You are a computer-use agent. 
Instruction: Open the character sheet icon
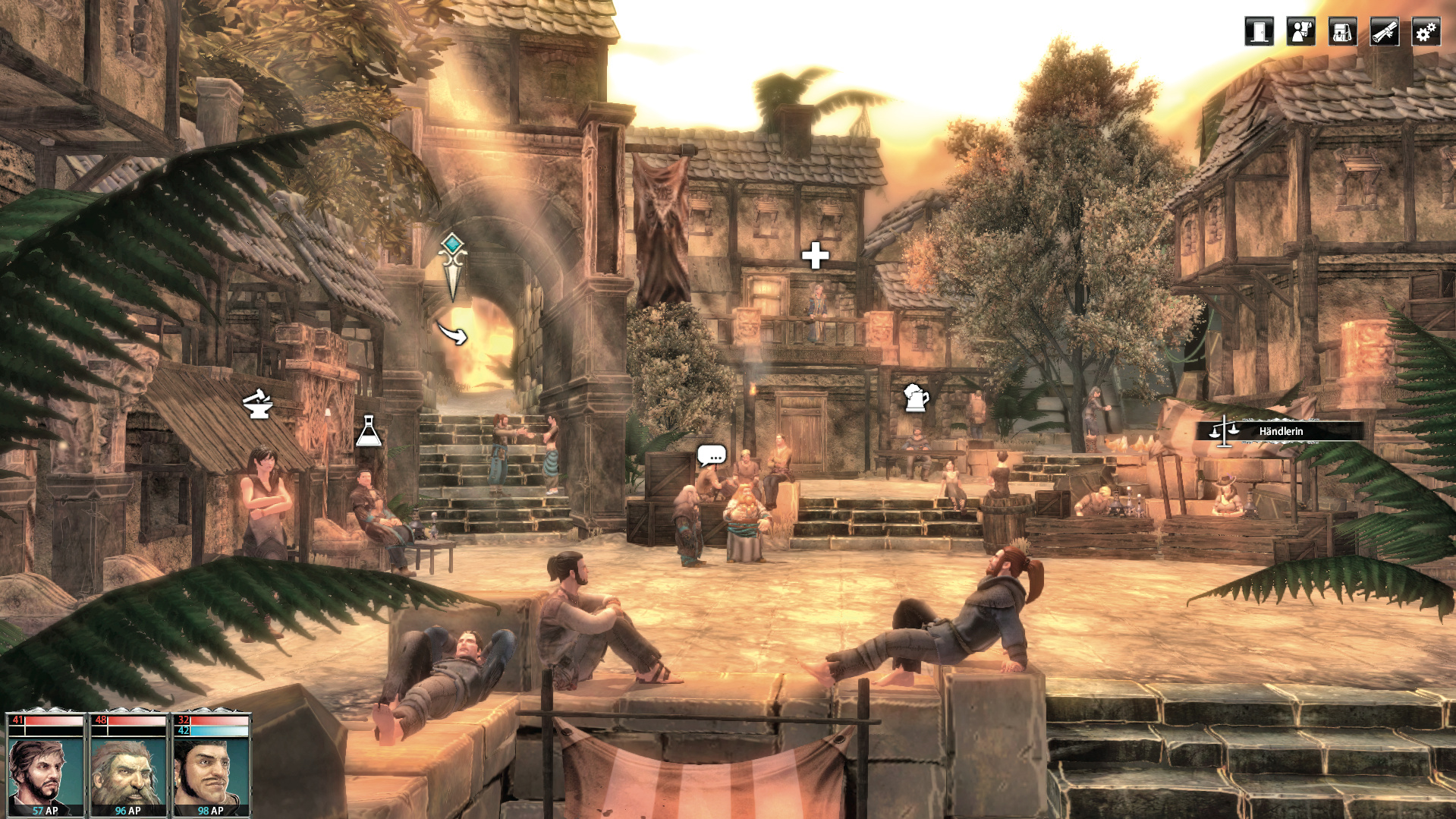click(1300, 32)
